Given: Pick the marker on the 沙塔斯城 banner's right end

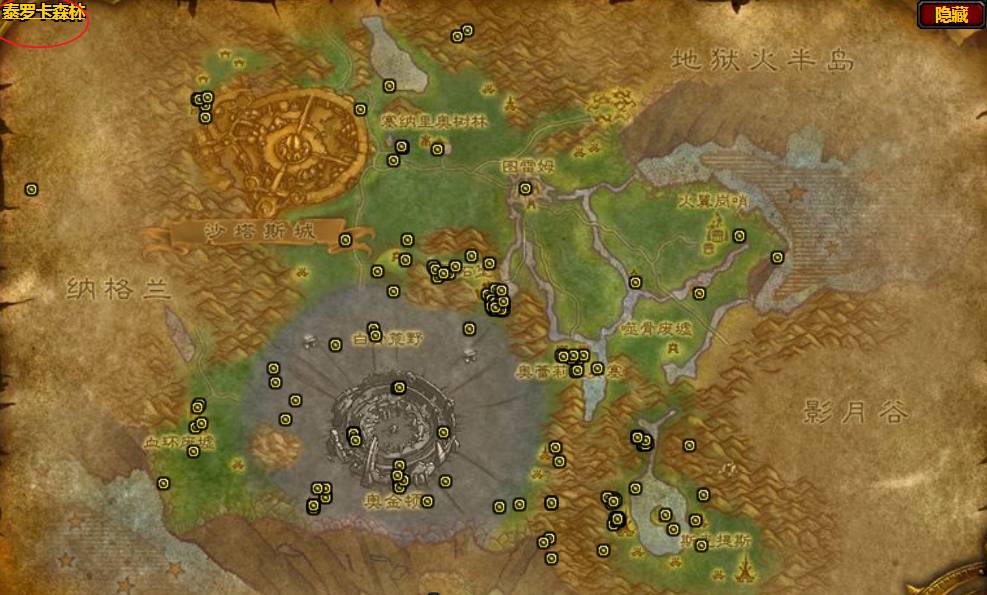Looking at the screenshot, I should (345, 240).
